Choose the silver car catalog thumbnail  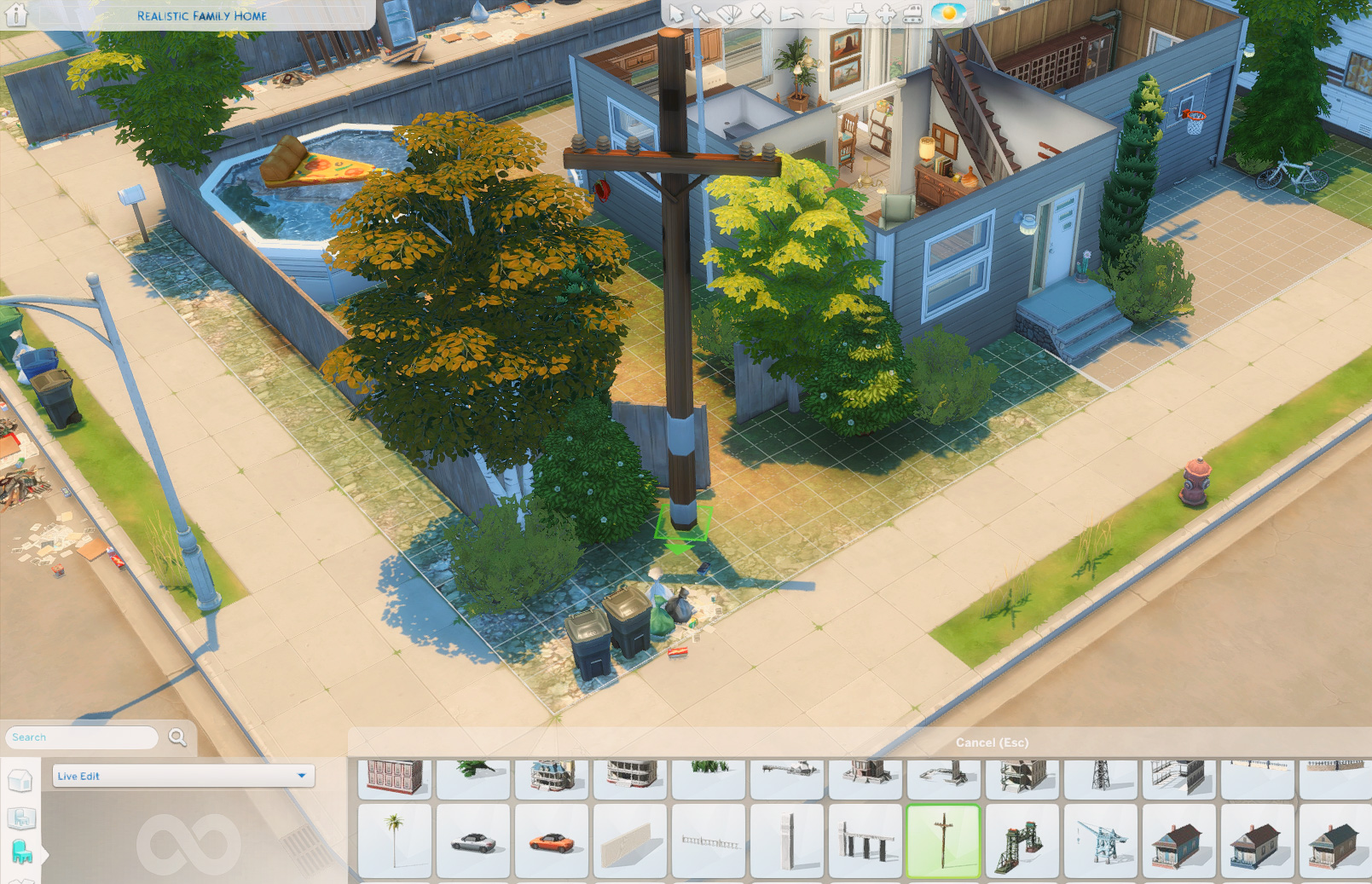pos(472,841)
